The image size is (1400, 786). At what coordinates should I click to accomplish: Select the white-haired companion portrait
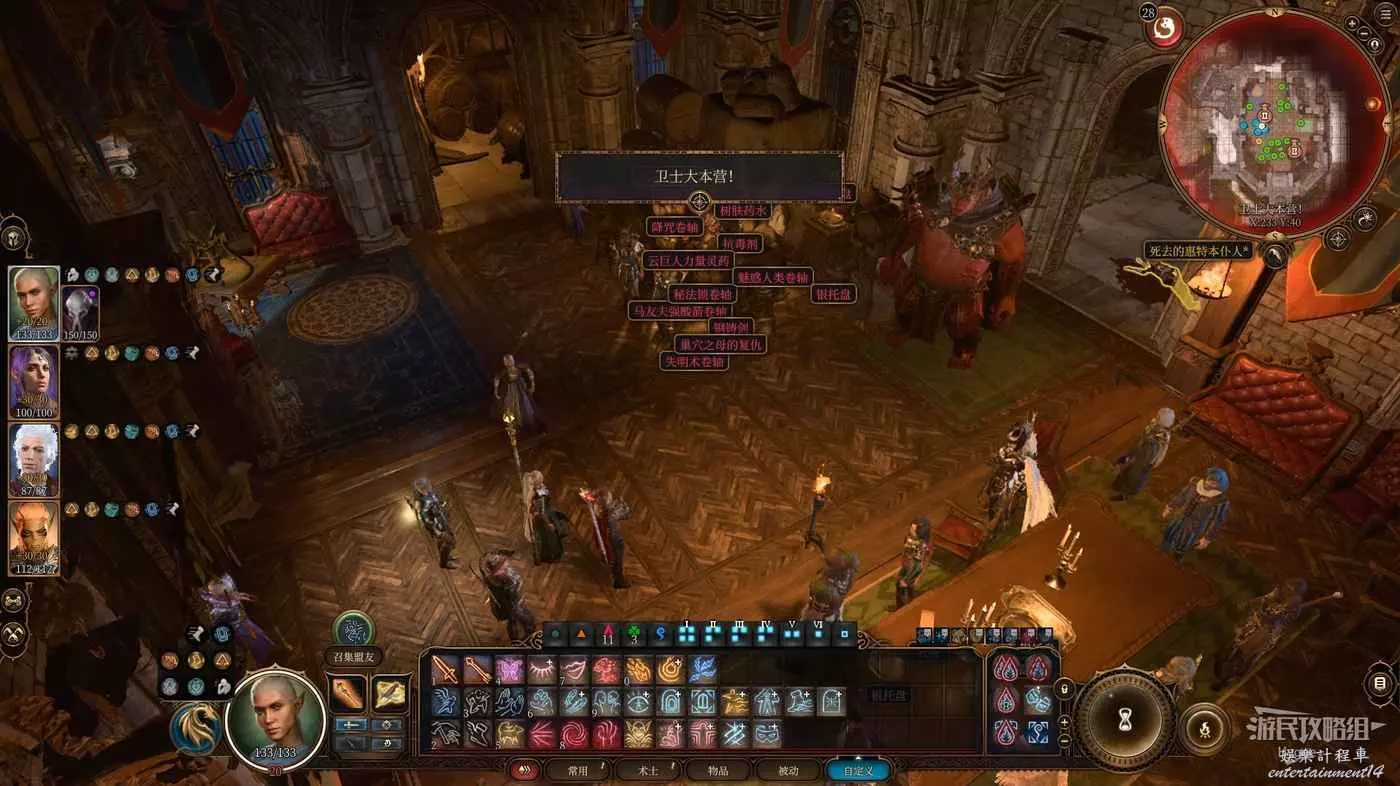tap(34, 460)
